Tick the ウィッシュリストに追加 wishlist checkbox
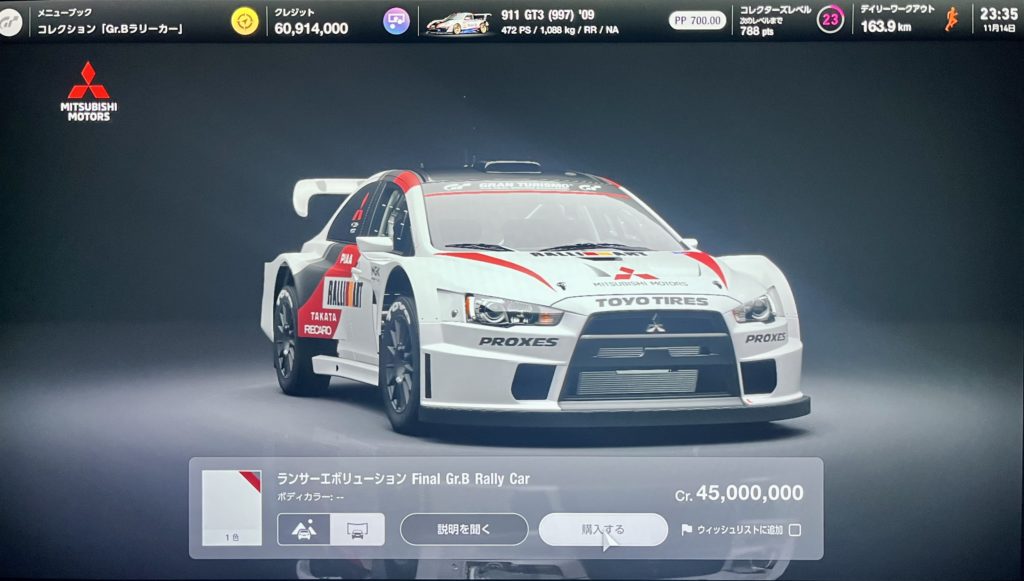Viewport: 1024px width, 581px height. point(795,530)
